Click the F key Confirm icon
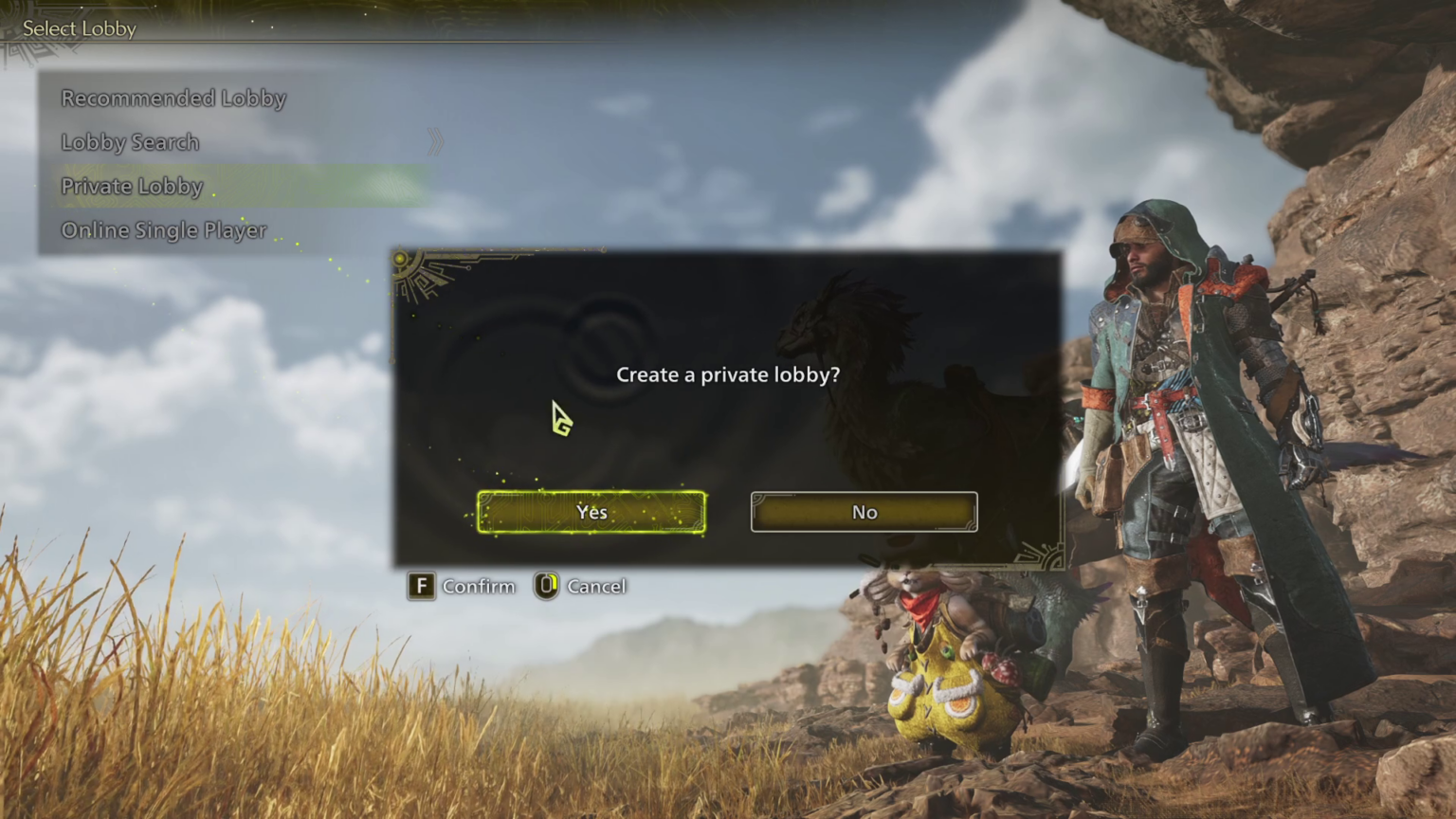The image size is (1456, 819). [x=422, y=586]
